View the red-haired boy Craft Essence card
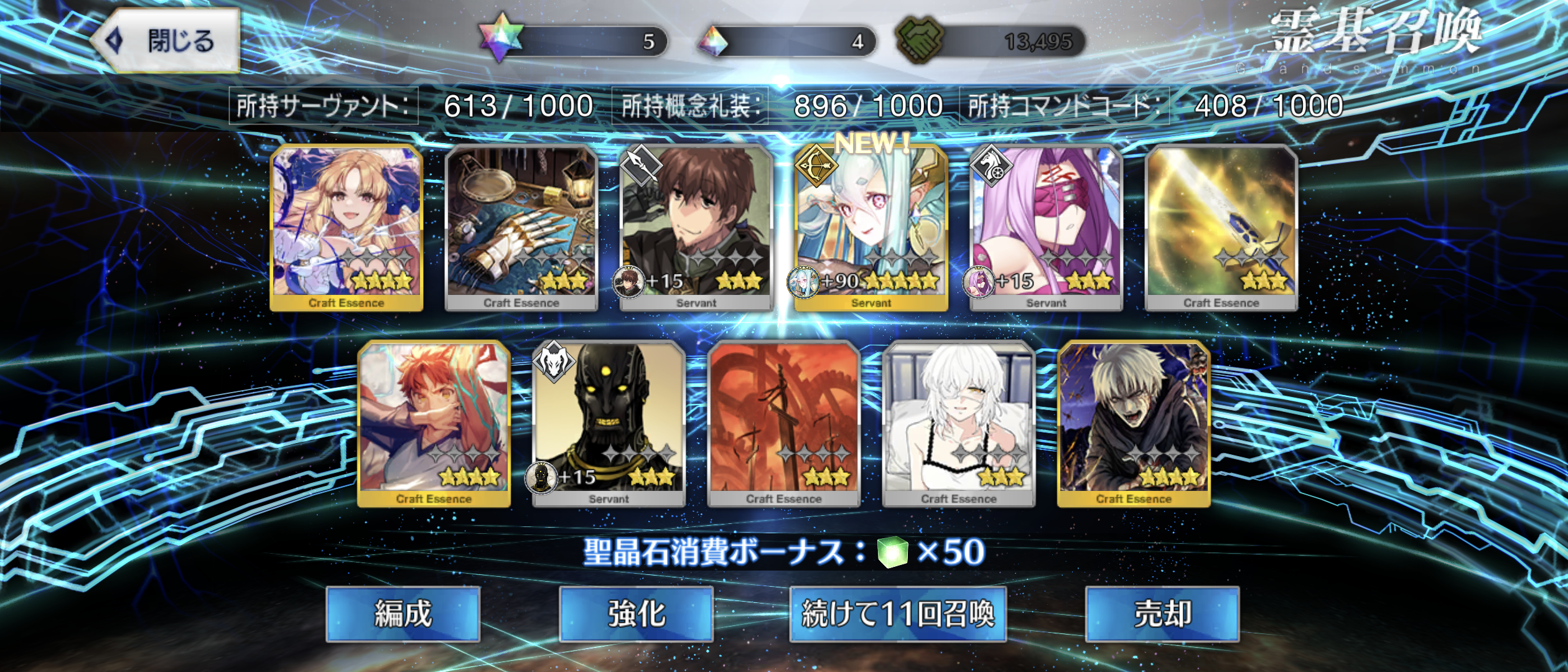 (x=434, y=423)
